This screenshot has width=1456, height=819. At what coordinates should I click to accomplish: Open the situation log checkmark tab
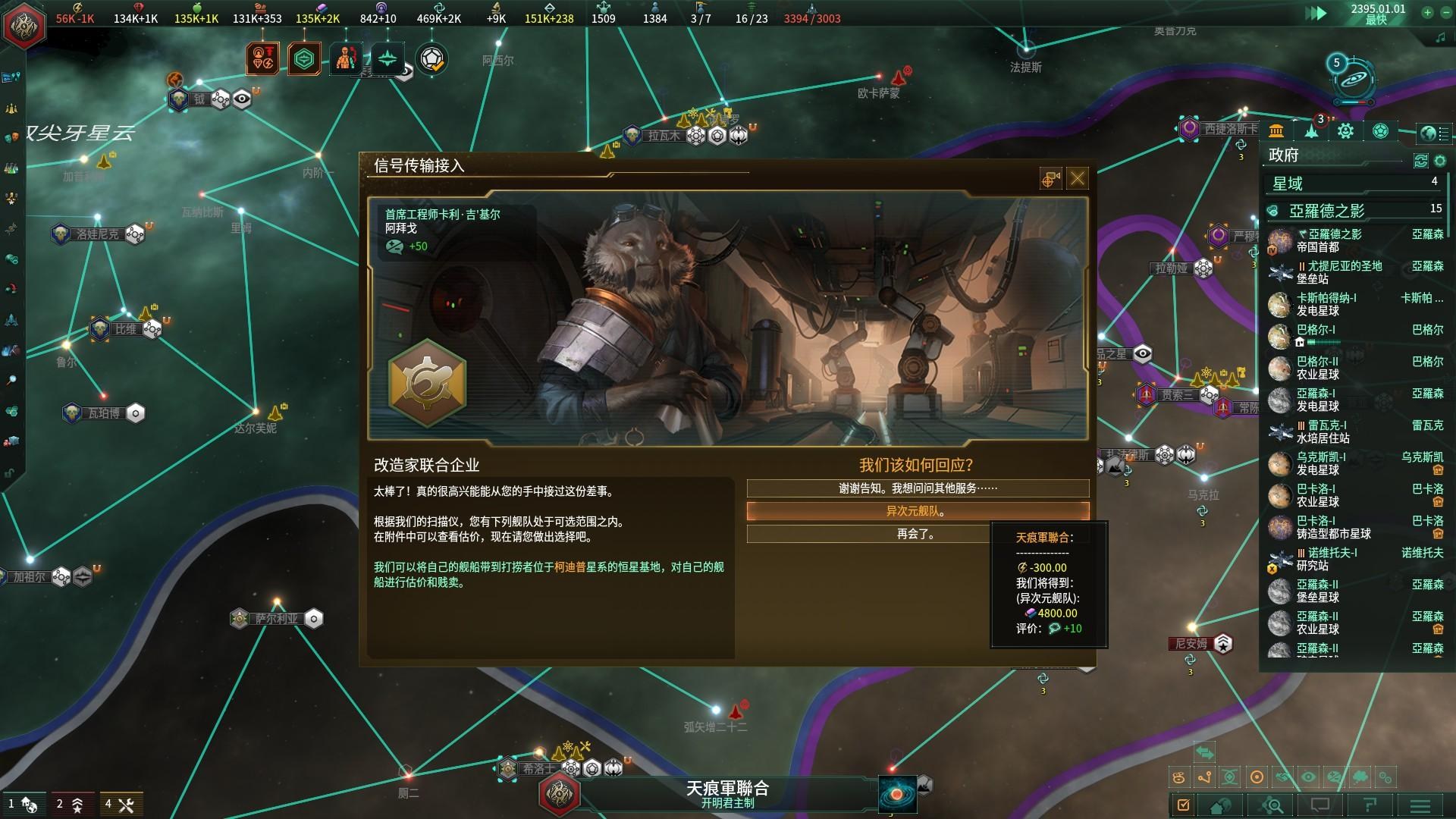[1183, 805]
